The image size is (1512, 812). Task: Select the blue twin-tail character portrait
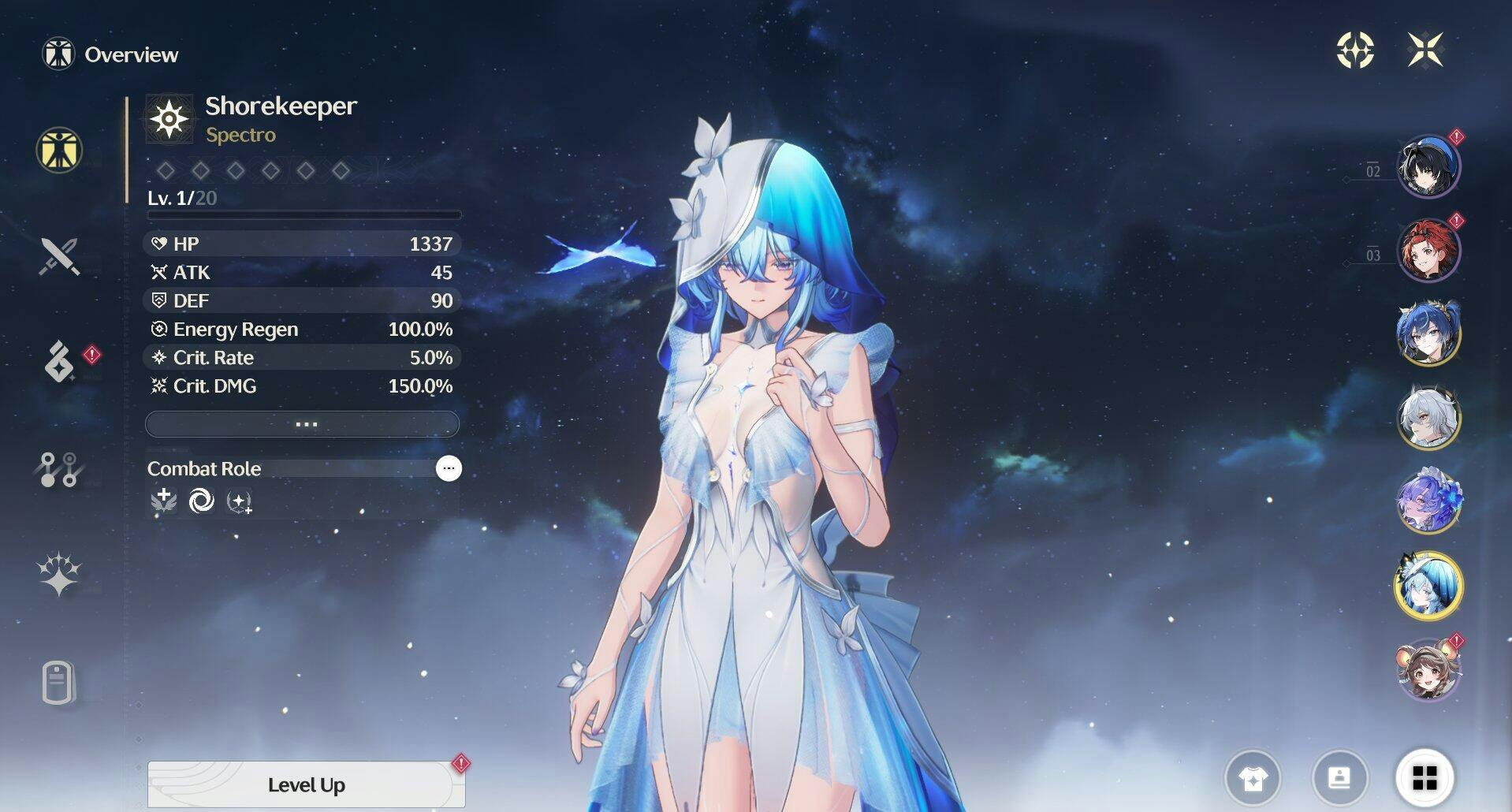pos(1428,334)
